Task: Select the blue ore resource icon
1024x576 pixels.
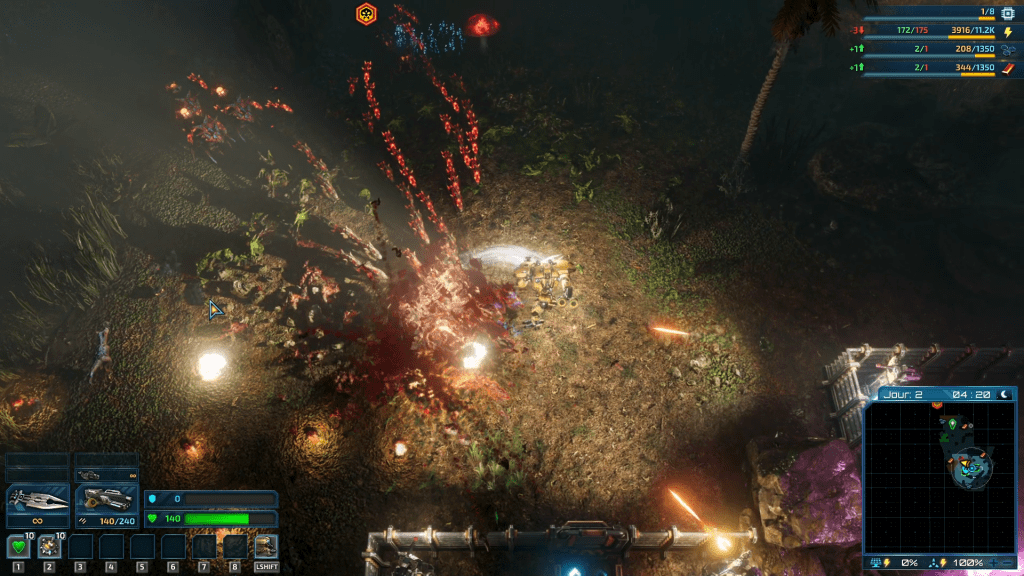Action: (1008, 49)
